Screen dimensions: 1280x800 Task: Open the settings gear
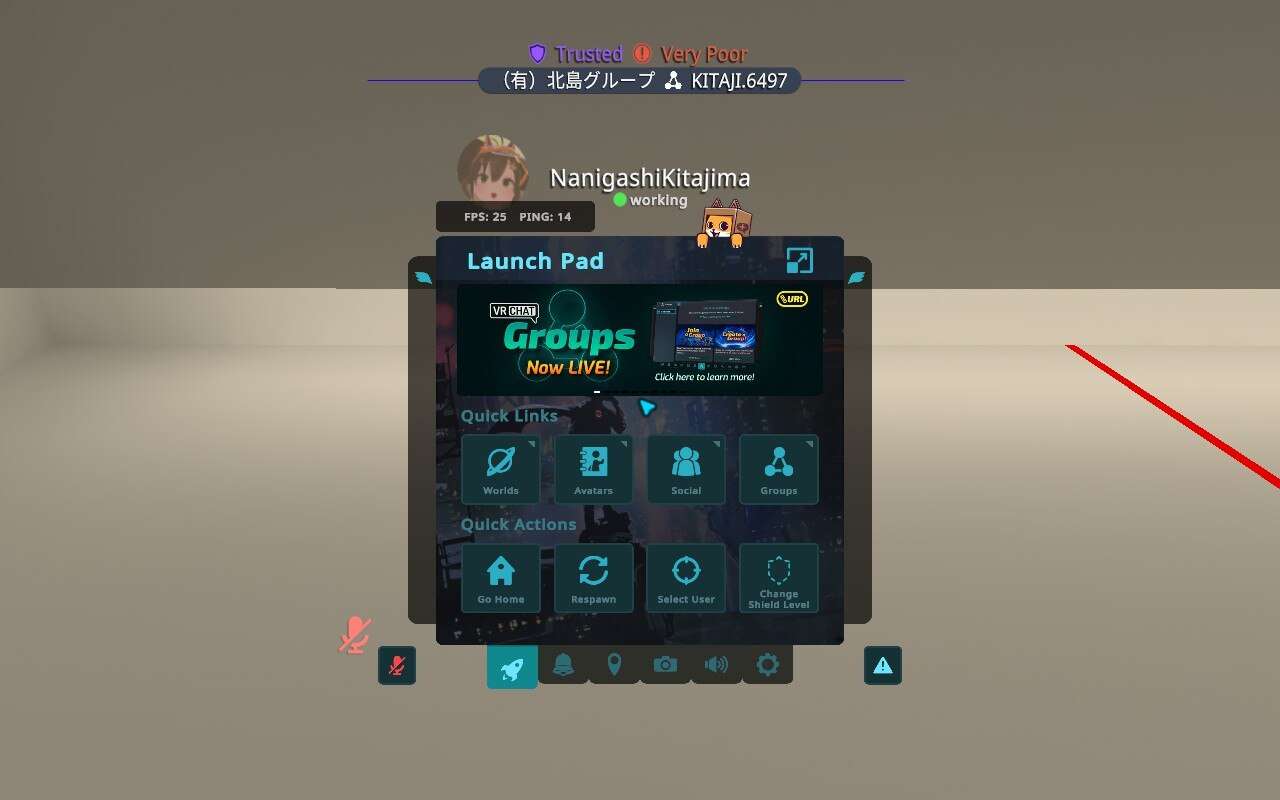(x=767, y=663)
